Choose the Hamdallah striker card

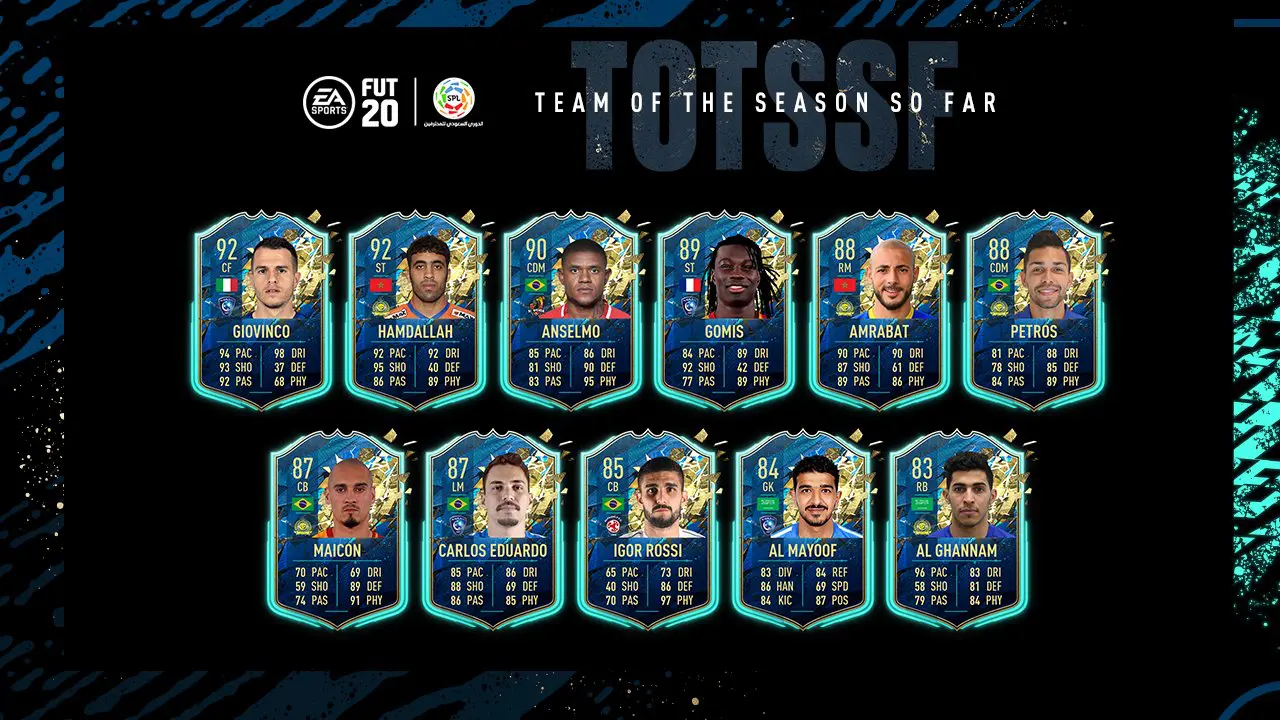point(416,310)
